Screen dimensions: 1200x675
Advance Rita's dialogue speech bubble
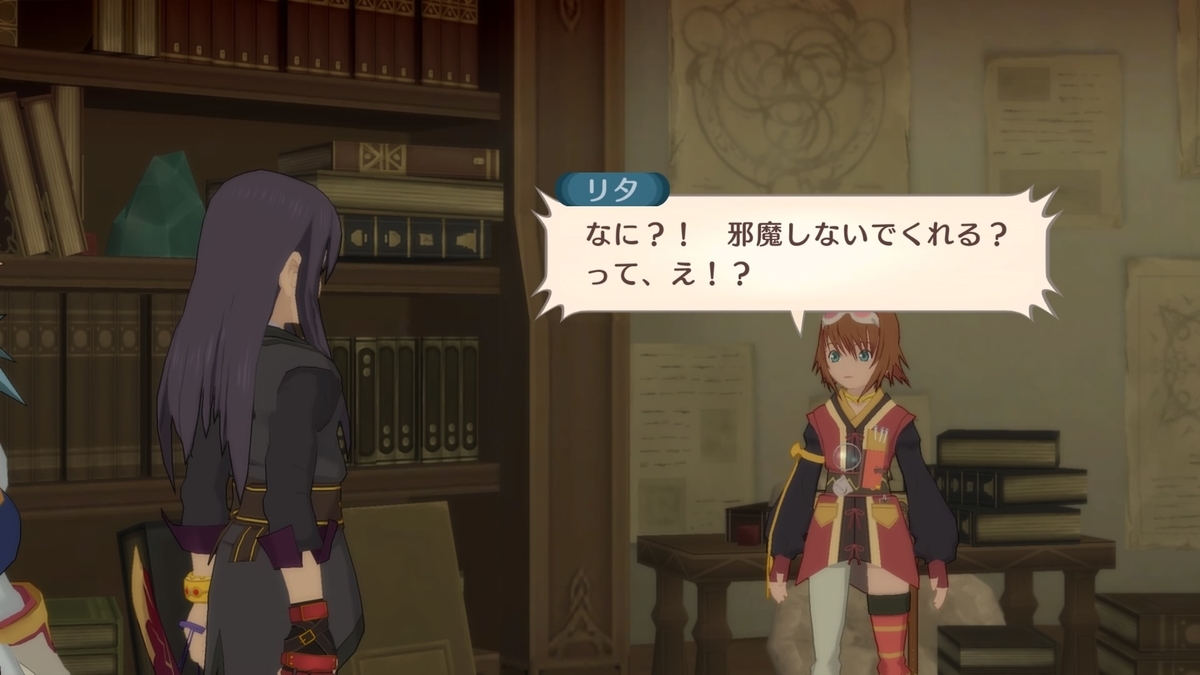(795, 255)
